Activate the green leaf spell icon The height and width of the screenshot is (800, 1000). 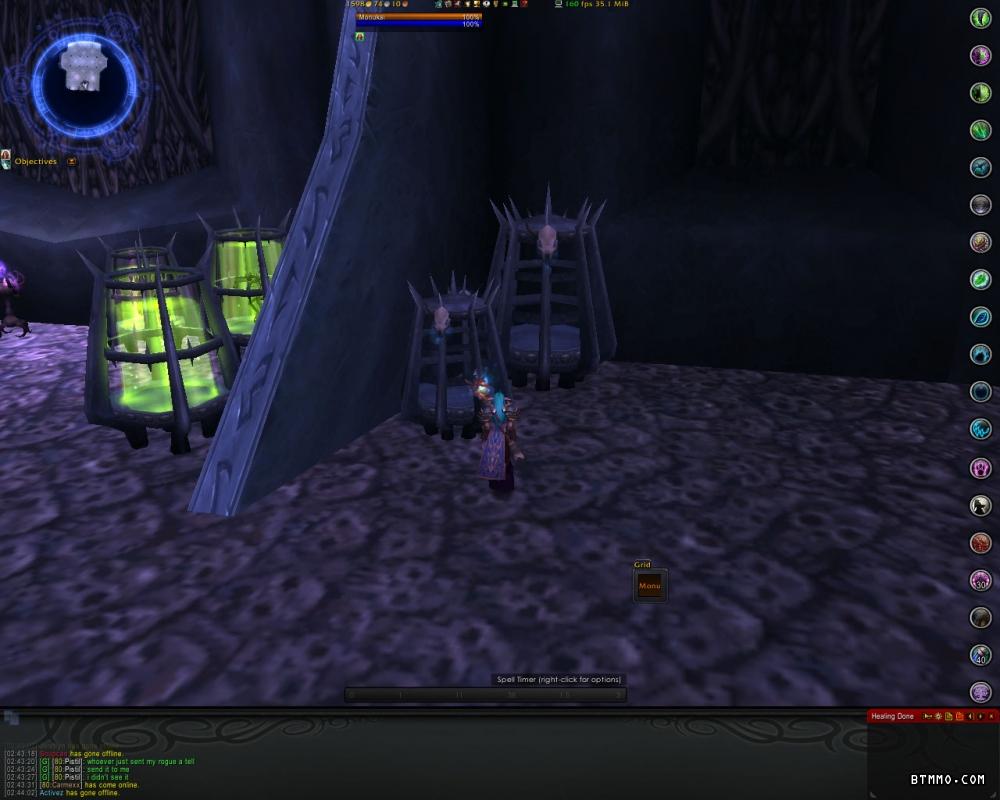[x=981, y=280]
